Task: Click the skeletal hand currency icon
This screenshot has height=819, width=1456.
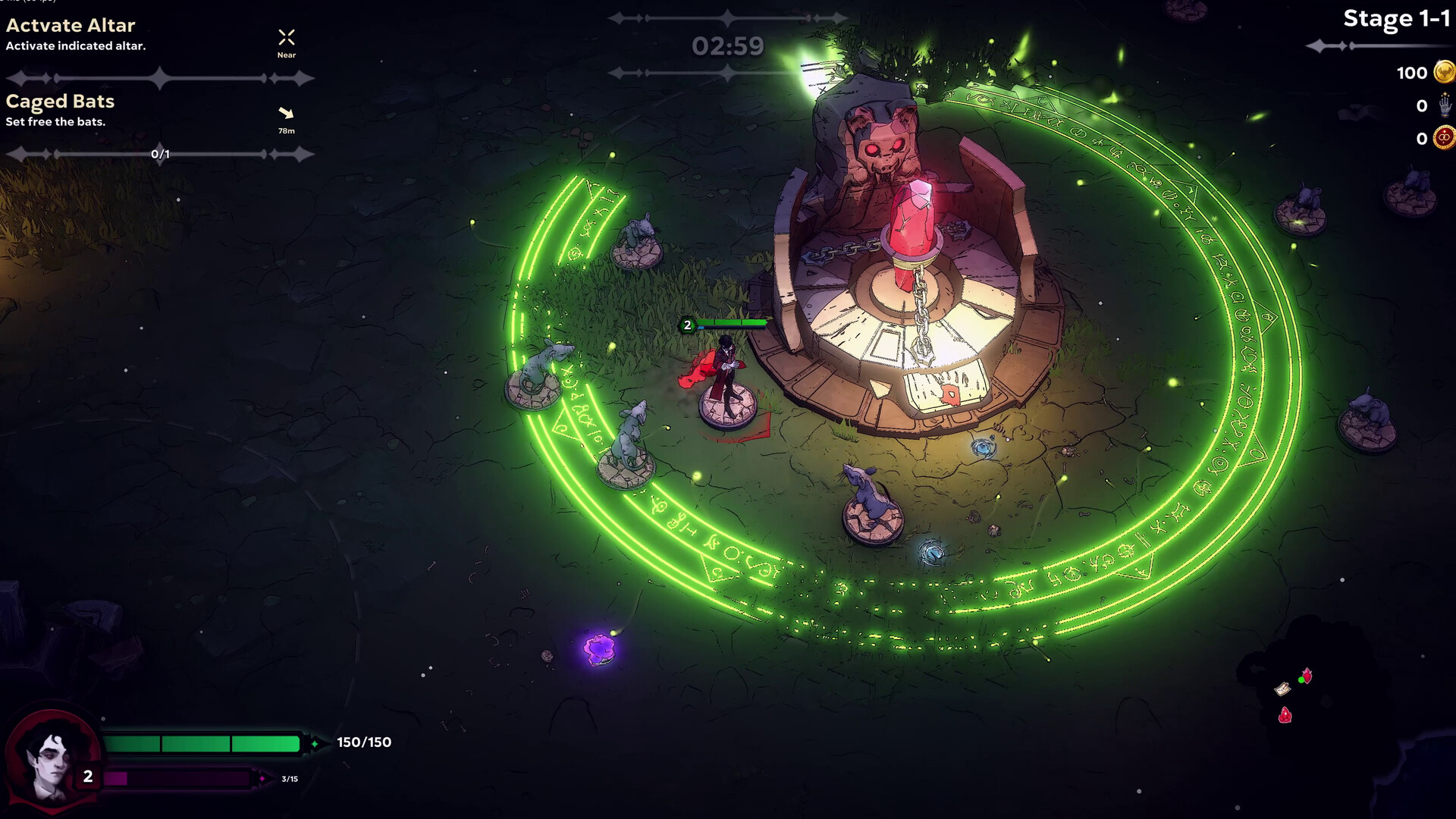Action: pyautogui.click(x=1444, y=105)
